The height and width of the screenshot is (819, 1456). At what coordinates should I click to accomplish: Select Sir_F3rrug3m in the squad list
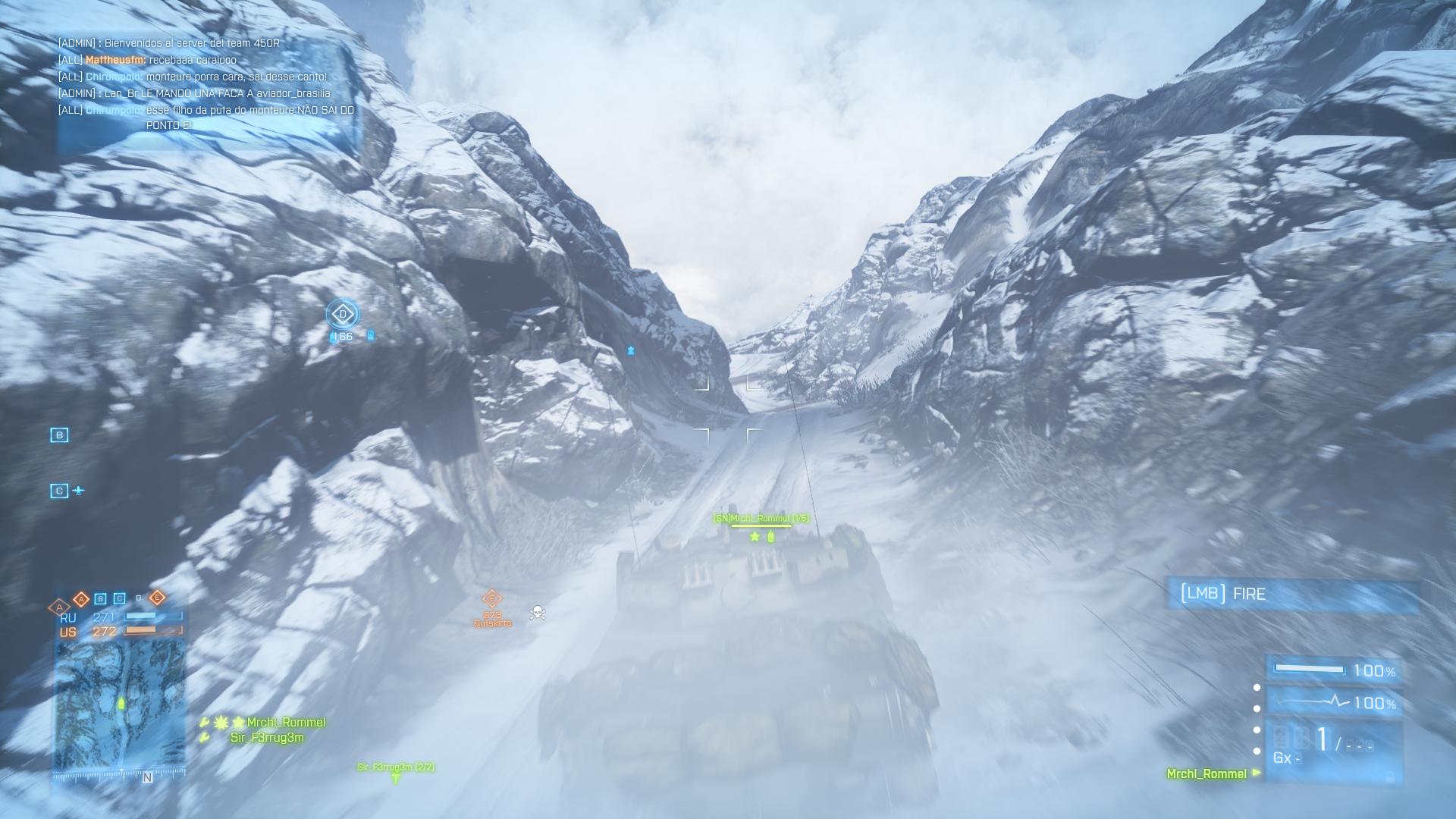[267, 738]
